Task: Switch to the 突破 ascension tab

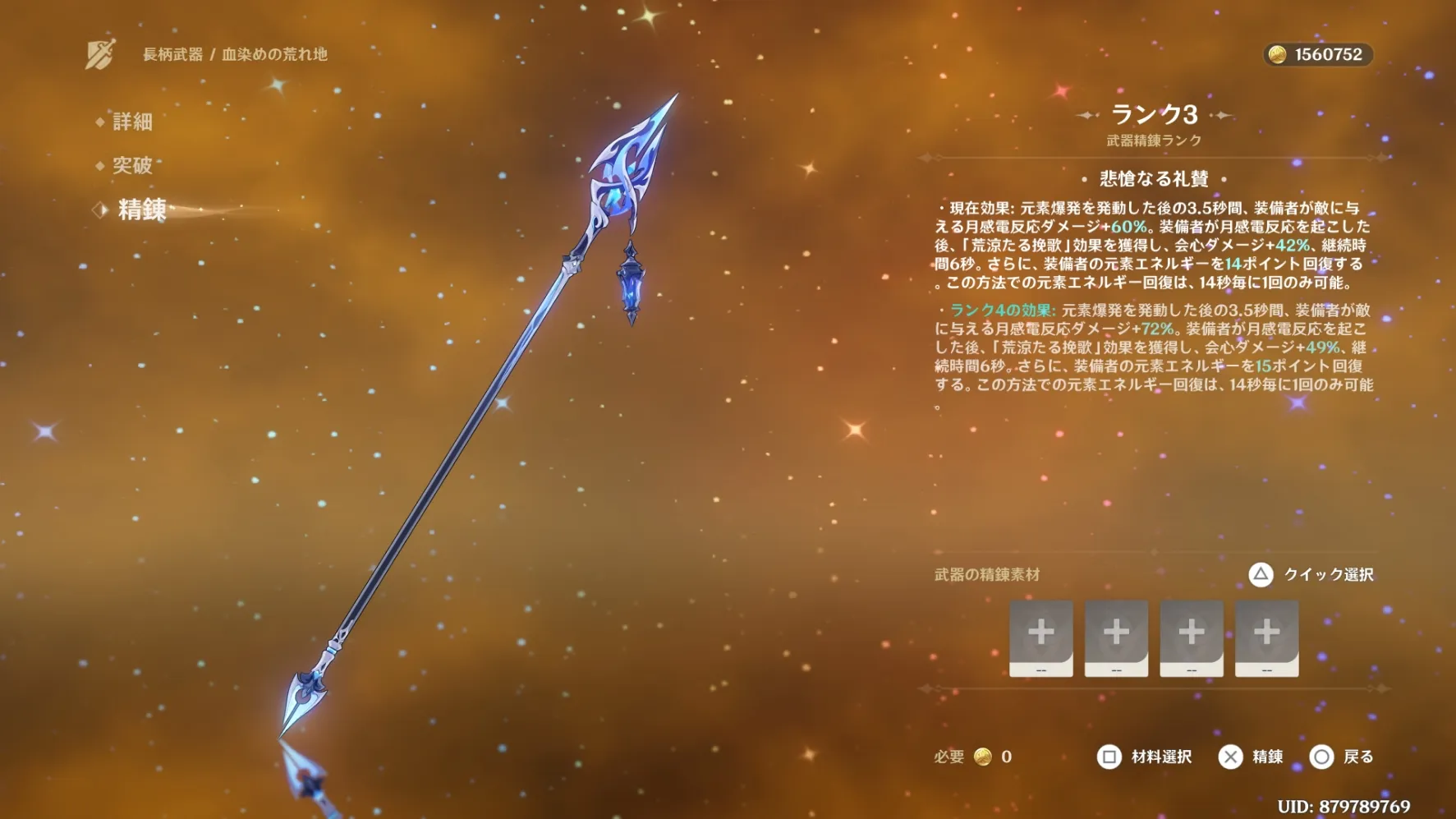Action: tap(131, 165)
